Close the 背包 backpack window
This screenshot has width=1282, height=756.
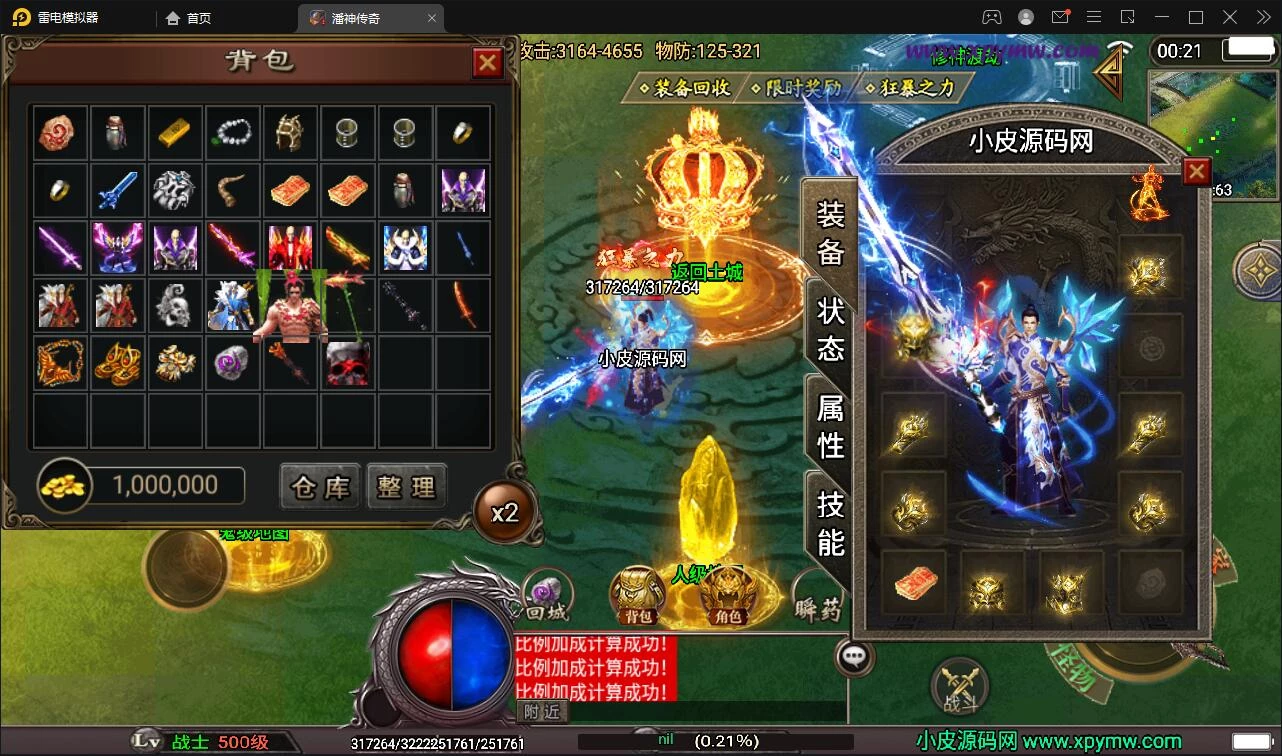pos(487,63)
